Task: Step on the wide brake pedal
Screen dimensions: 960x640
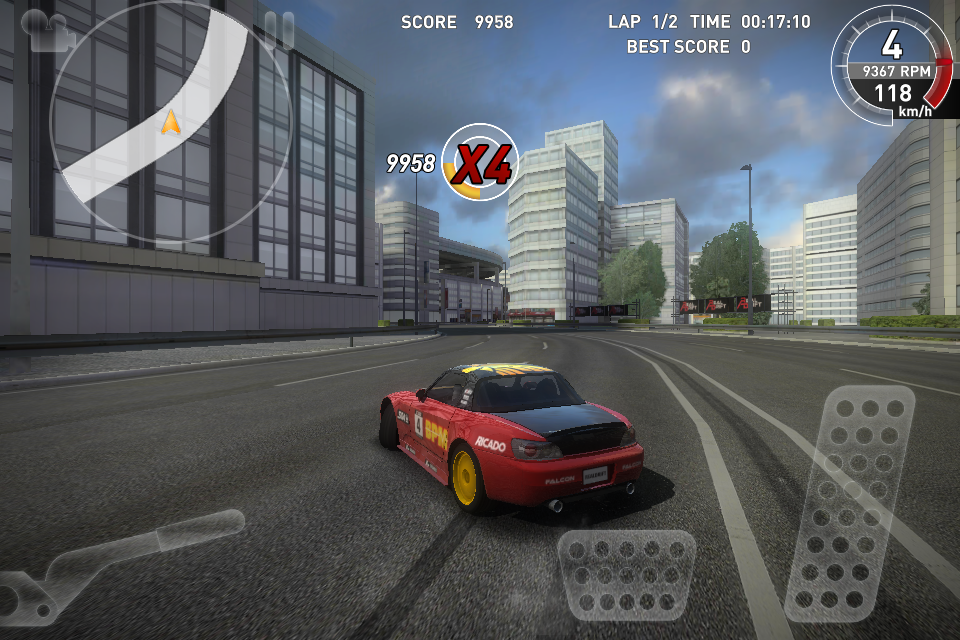Action: pyautogui.click(x=627, y=573)
